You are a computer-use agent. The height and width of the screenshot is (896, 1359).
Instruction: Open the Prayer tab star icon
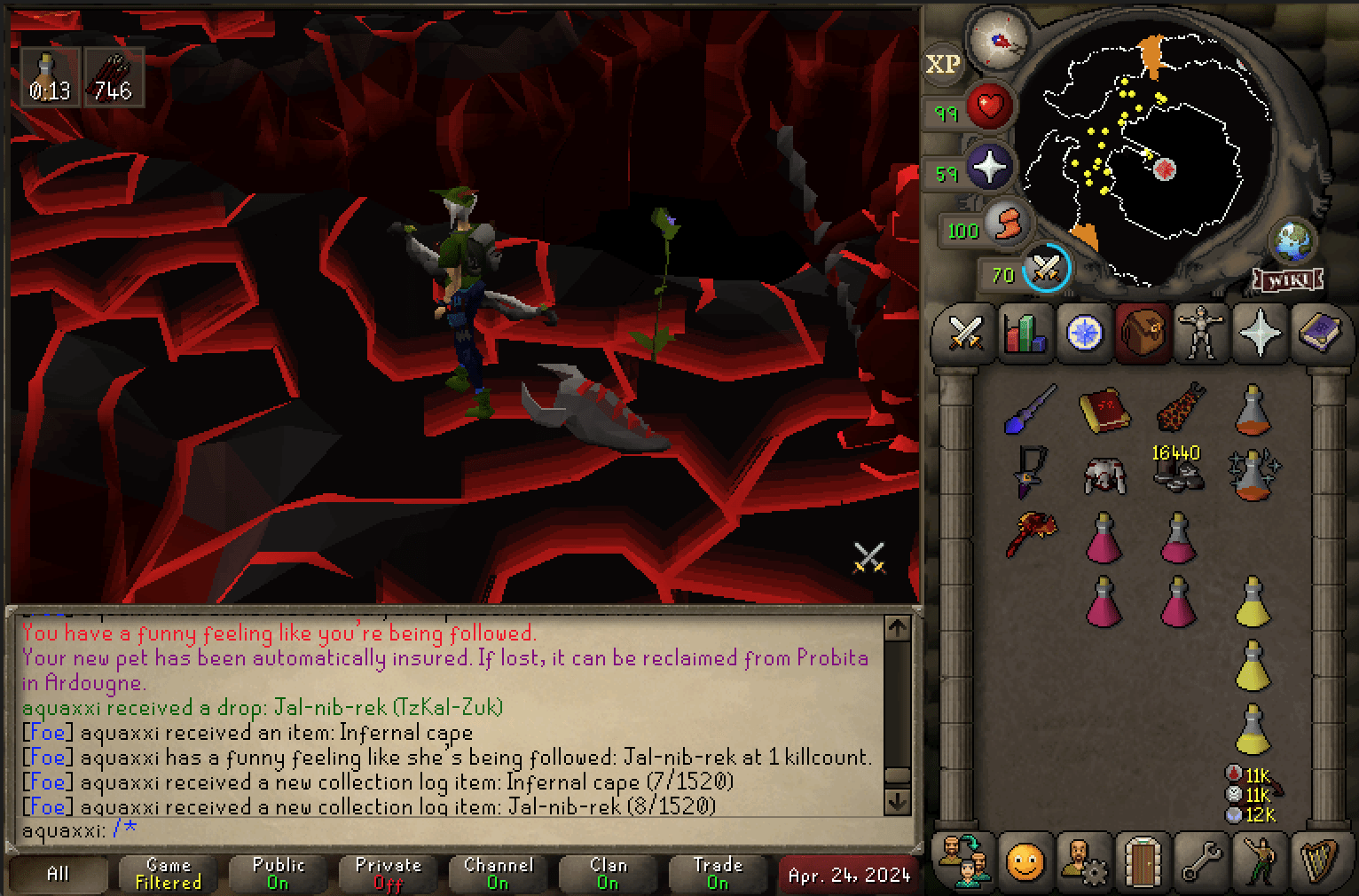point(1261,334)
